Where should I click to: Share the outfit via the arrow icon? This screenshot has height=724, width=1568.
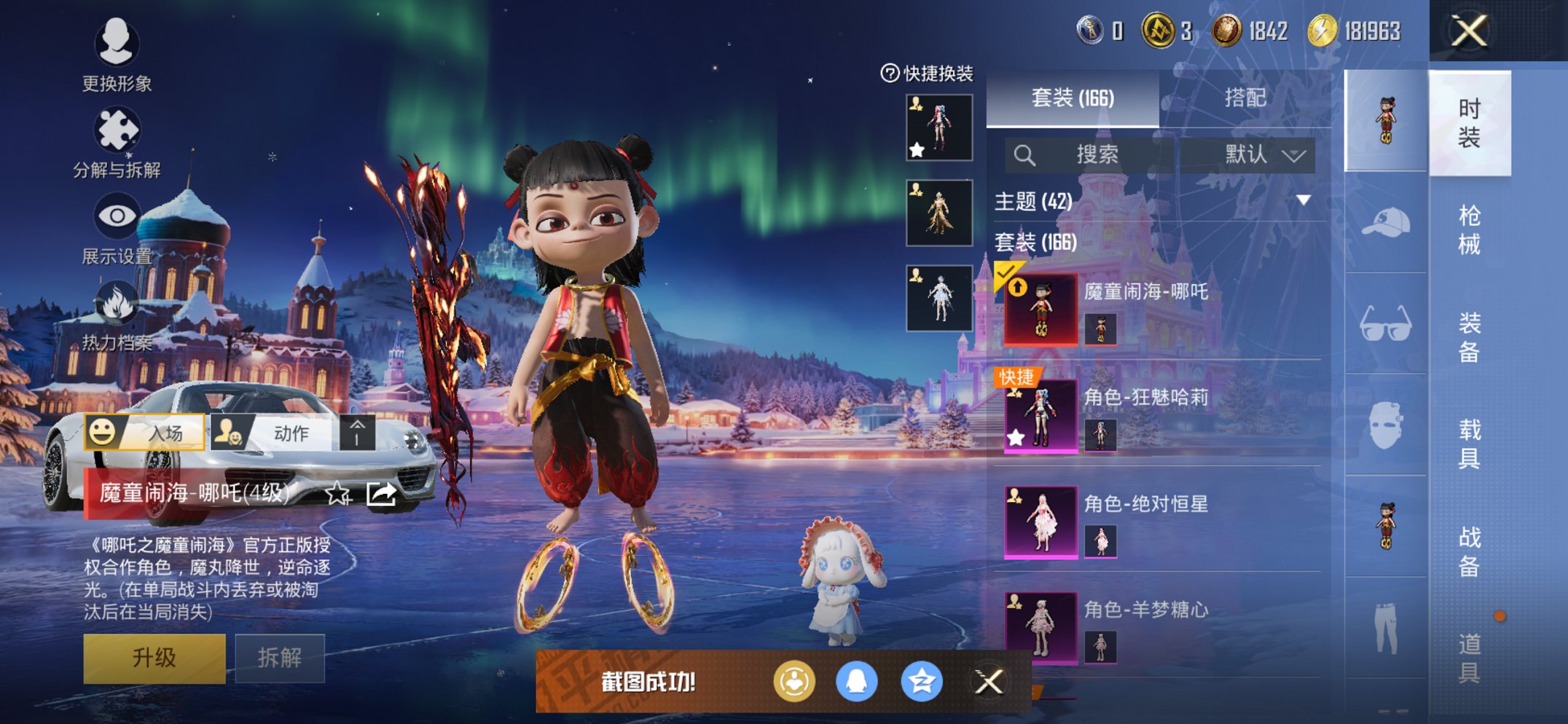[x=381, y=495]
